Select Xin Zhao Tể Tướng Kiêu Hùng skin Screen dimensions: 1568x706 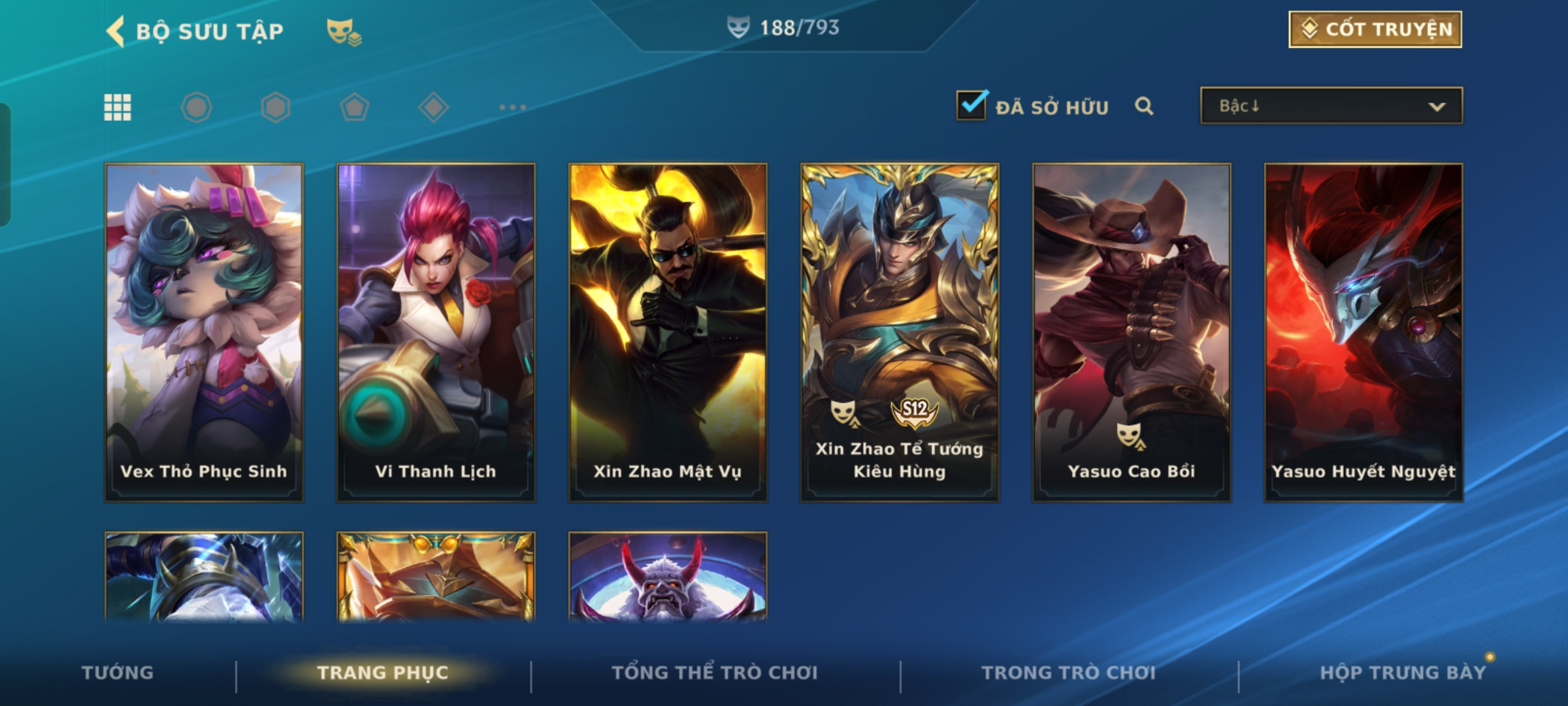(x=900, y=332)
